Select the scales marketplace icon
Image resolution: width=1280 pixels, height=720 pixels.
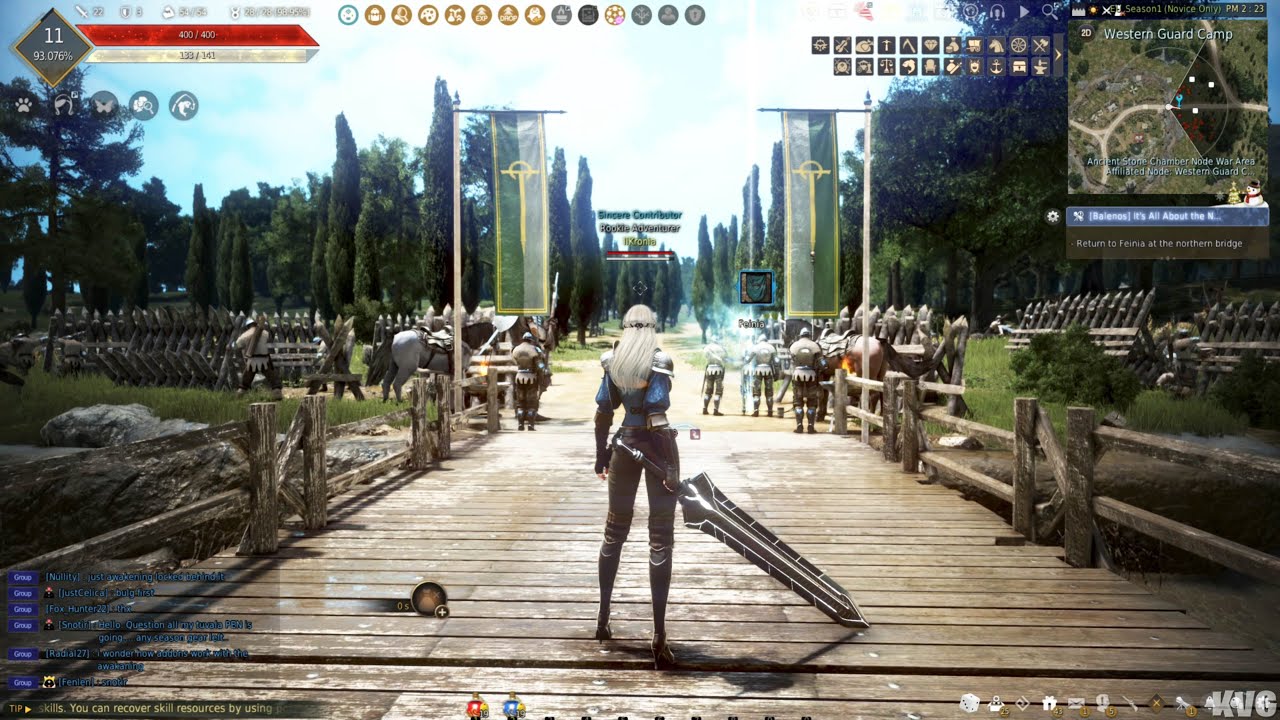886,66
